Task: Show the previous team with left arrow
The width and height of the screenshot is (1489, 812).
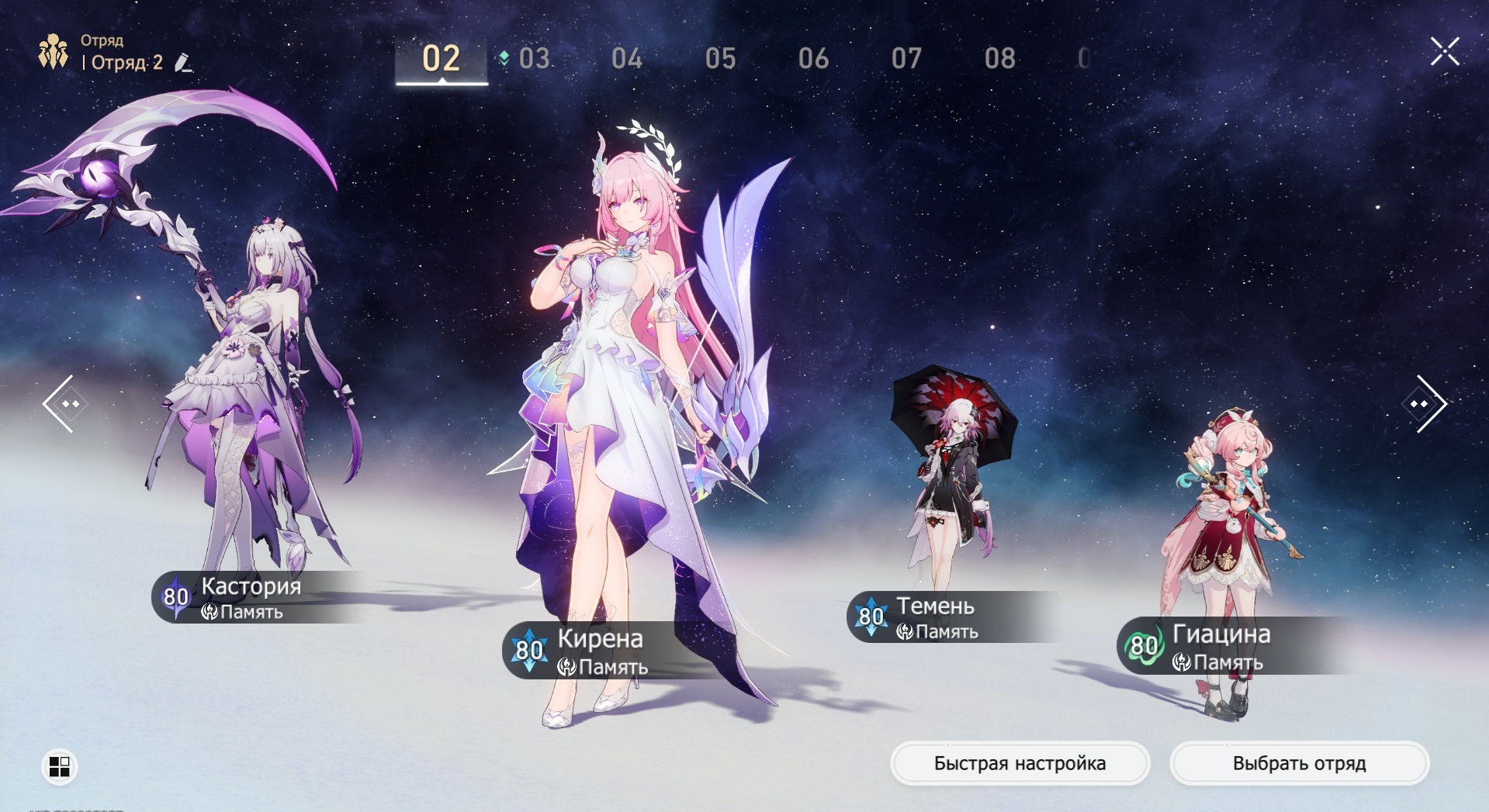Action: coord(61,403)
